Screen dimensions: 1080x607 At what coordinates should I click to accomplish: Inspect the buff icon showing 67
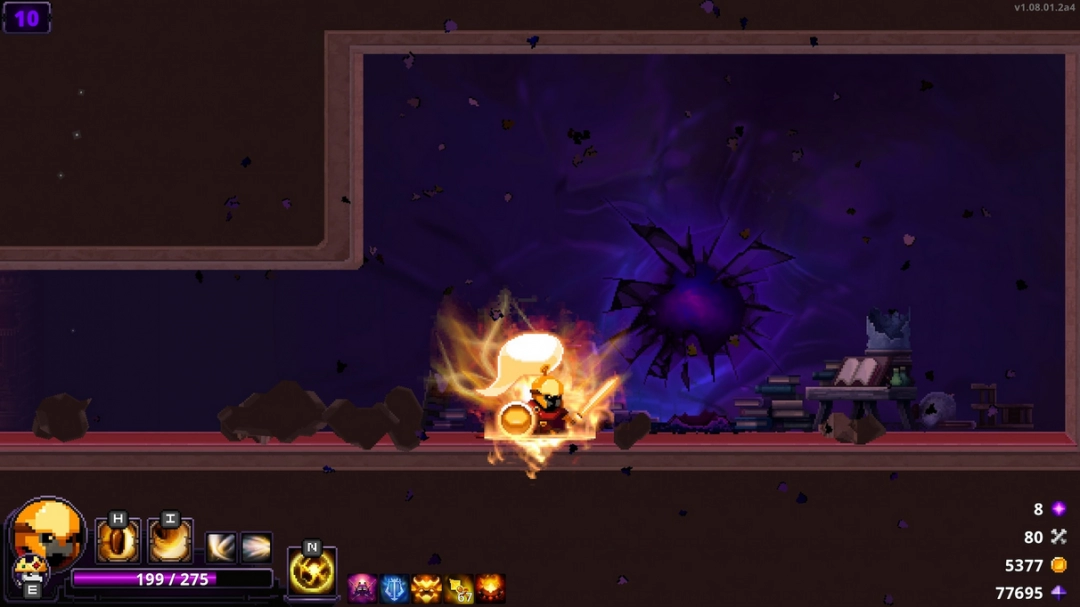click(x=458, y=588)
